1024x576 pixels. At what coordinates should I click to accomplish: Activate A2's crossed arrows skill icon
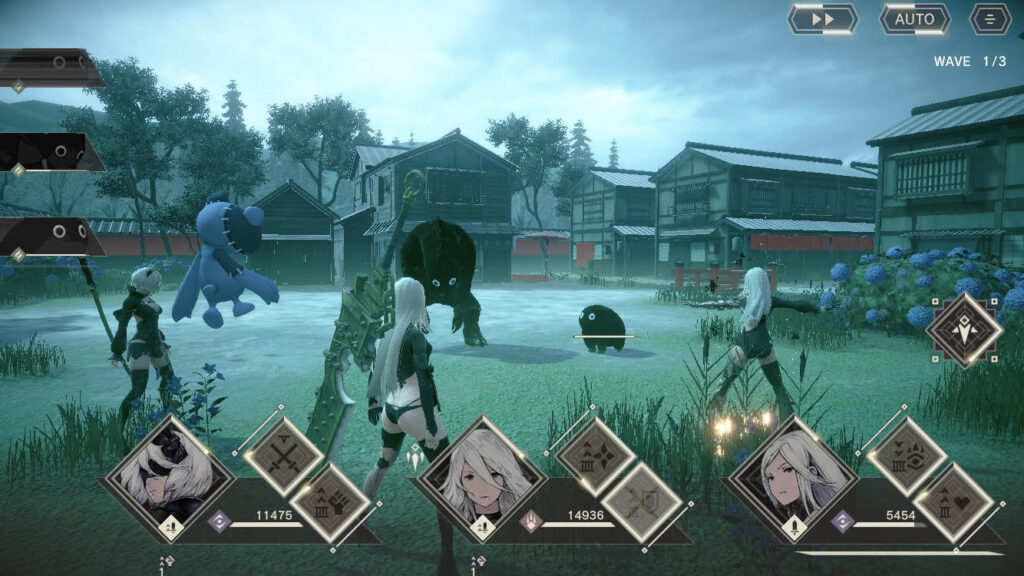pos(641,503)
